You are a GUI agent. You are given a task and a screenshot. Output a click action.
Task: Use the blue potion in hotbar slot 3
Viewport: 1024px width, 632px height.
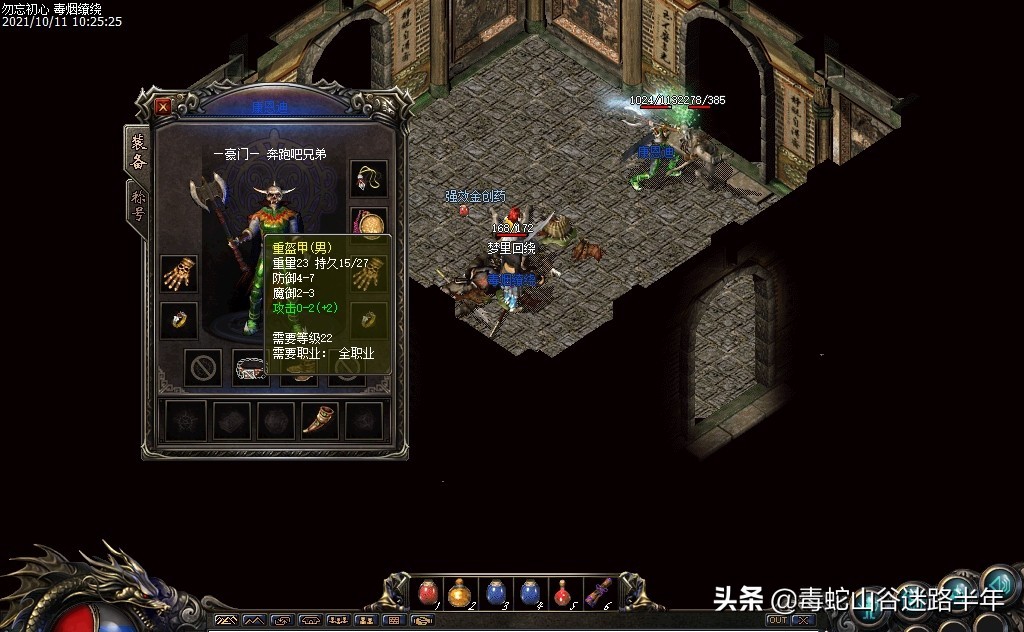point(494,593)
